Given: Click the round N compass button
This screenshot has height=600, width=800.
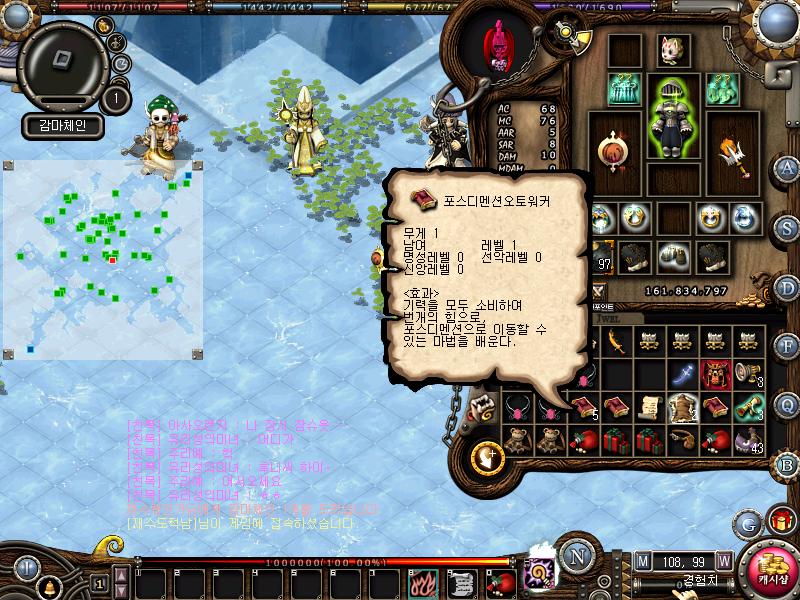Looking at the screenshot, I should coord(575,554).
